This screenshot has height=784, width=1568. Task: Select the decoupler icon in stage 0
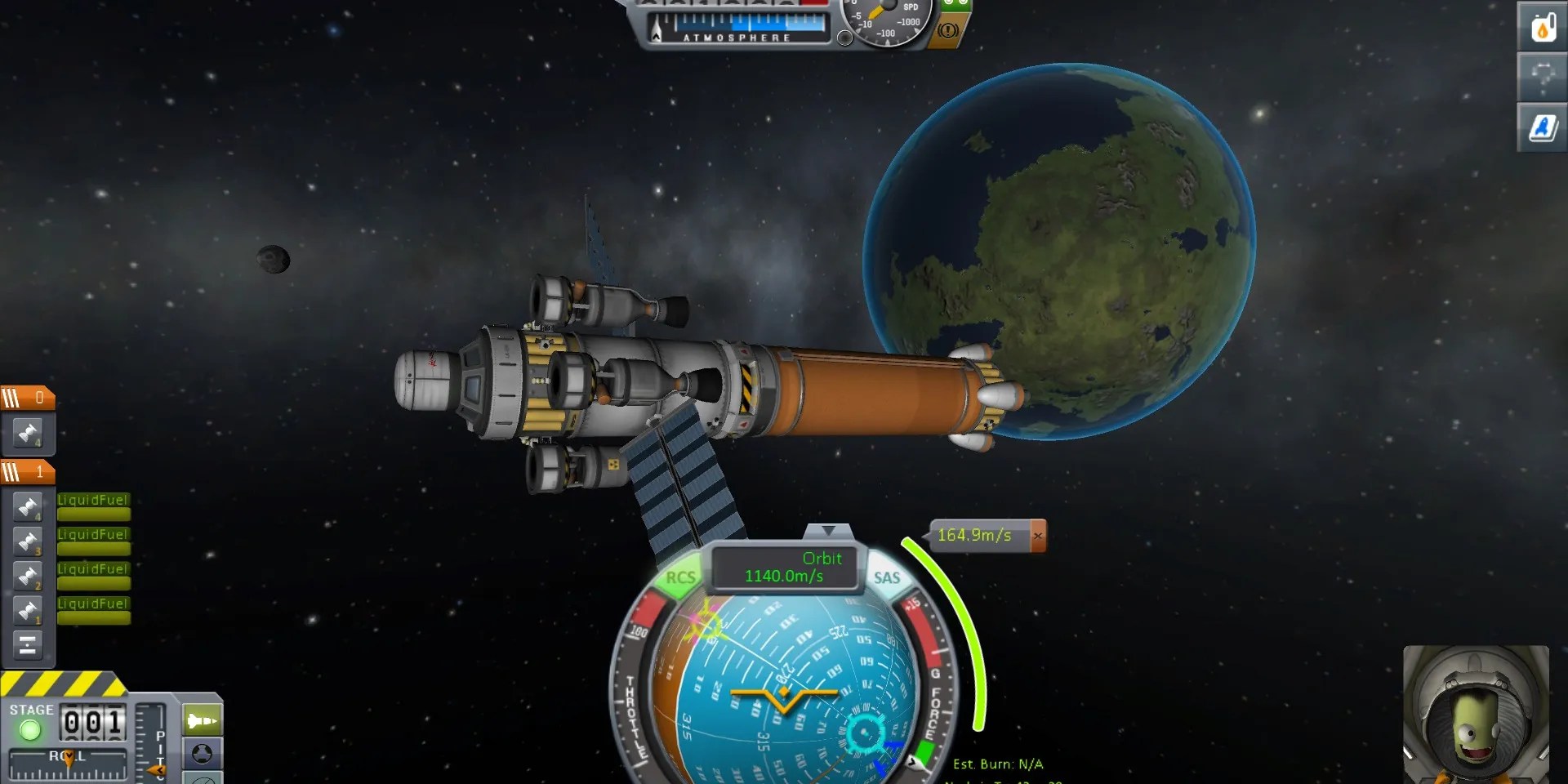[x=28, y=432]
